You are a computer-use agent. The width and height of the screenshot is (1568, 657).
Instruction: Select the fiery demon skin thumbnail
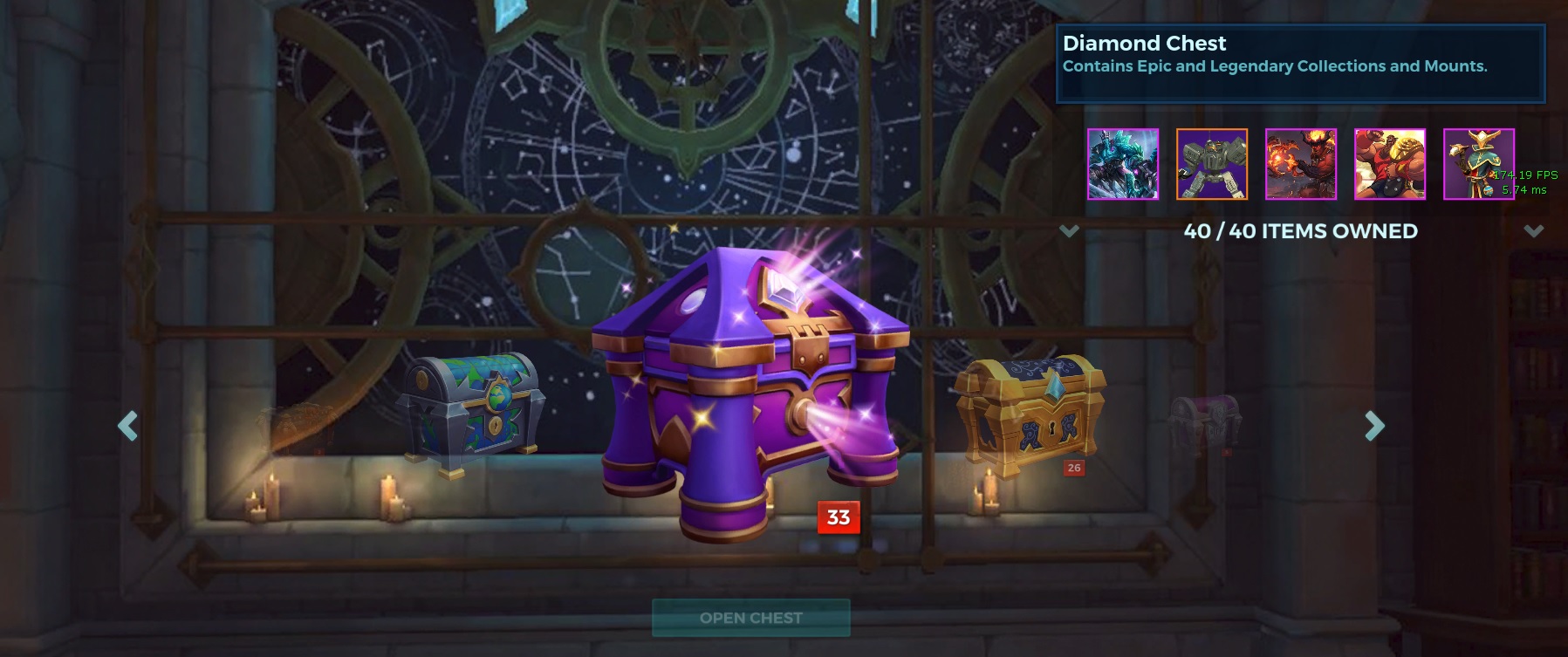[x=1300, y=165]
